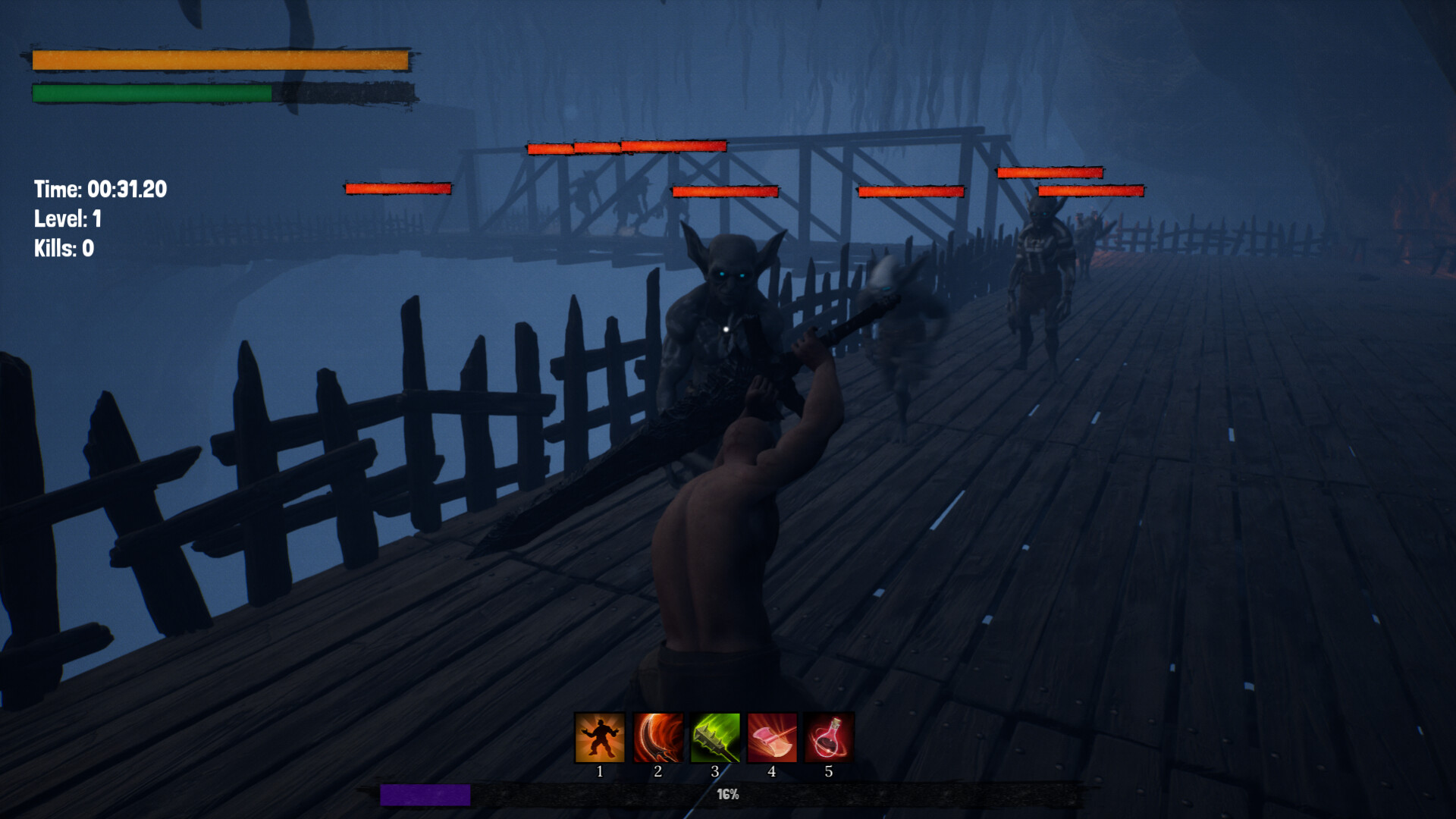Click the number 5 label under the potion slot
Image resolution: width=1456 pixels, height=819 pixels.
828,772
